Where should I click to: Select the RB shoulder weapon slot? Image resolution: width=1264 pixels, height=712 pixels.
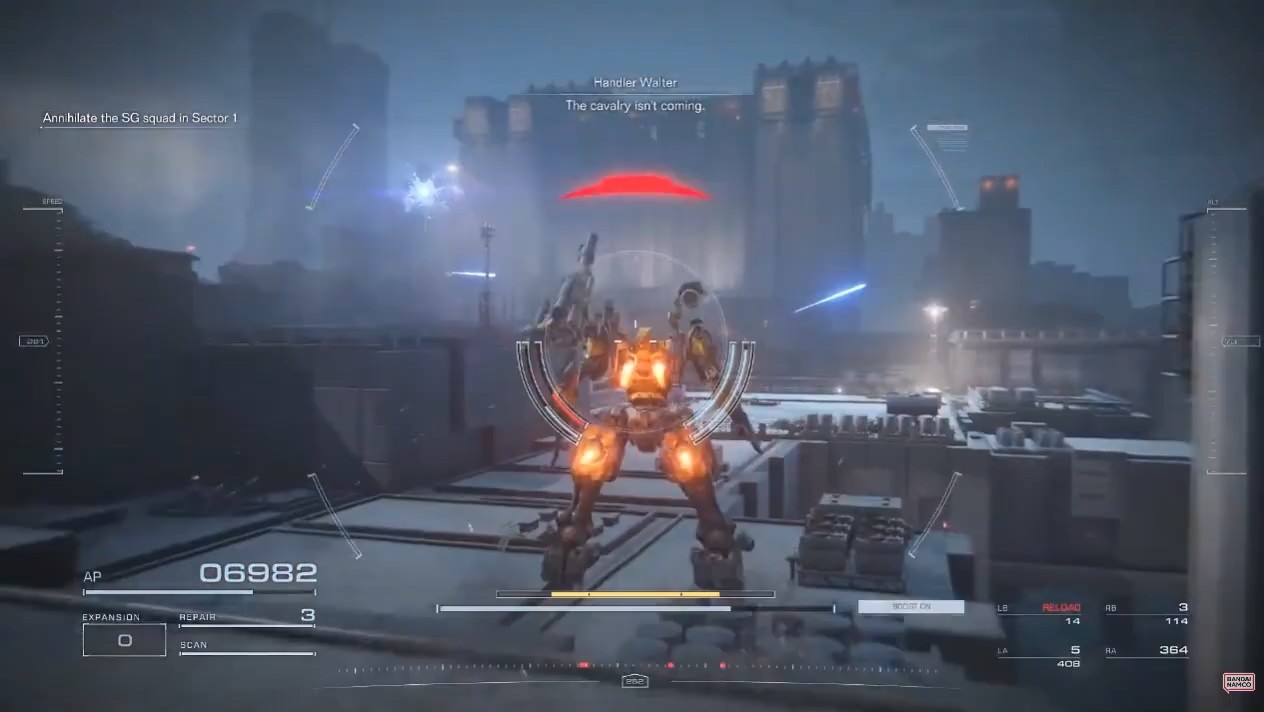click(x=1147, y=614)
